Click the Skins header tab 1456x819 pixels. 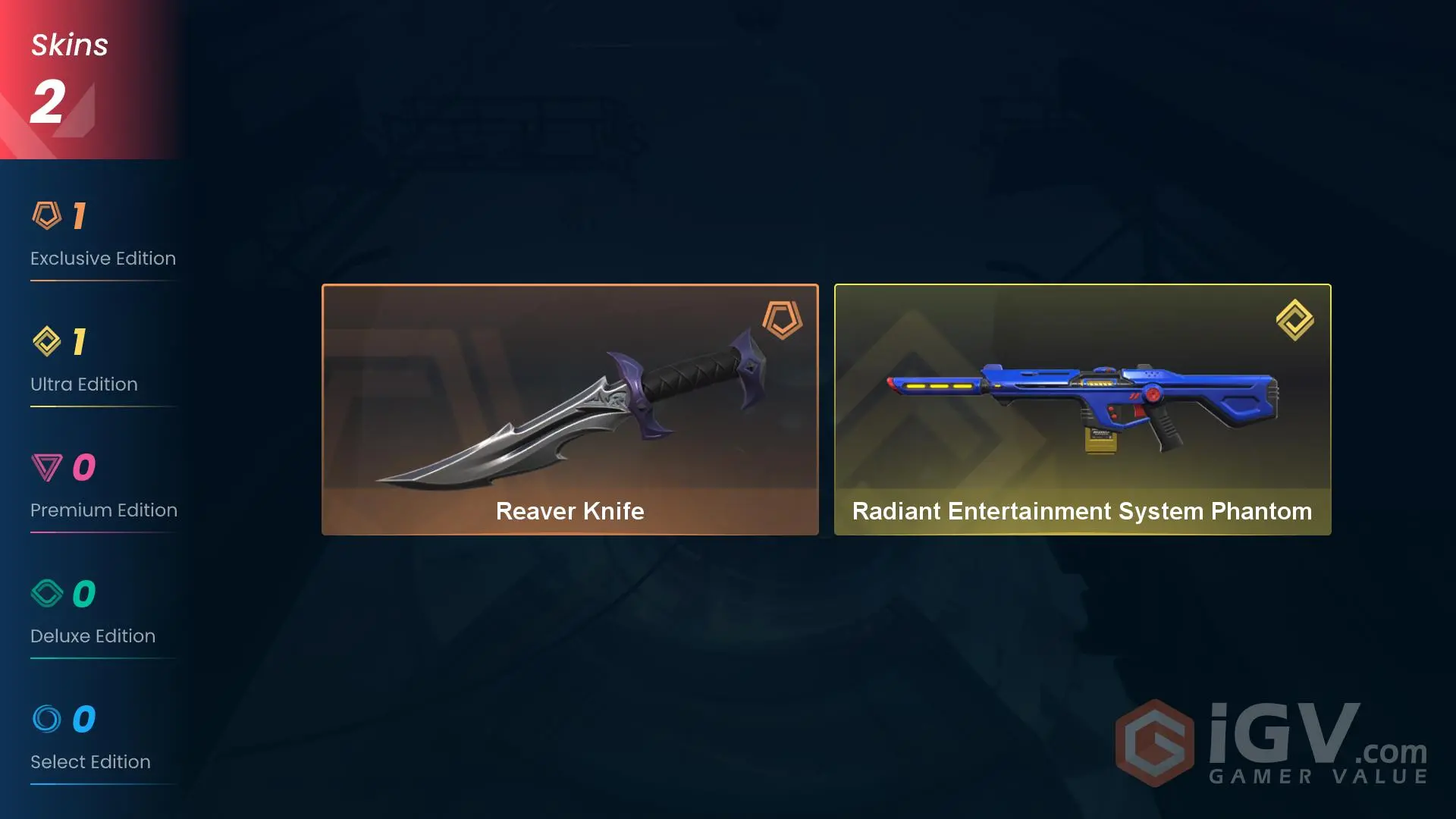pos(69,44)
